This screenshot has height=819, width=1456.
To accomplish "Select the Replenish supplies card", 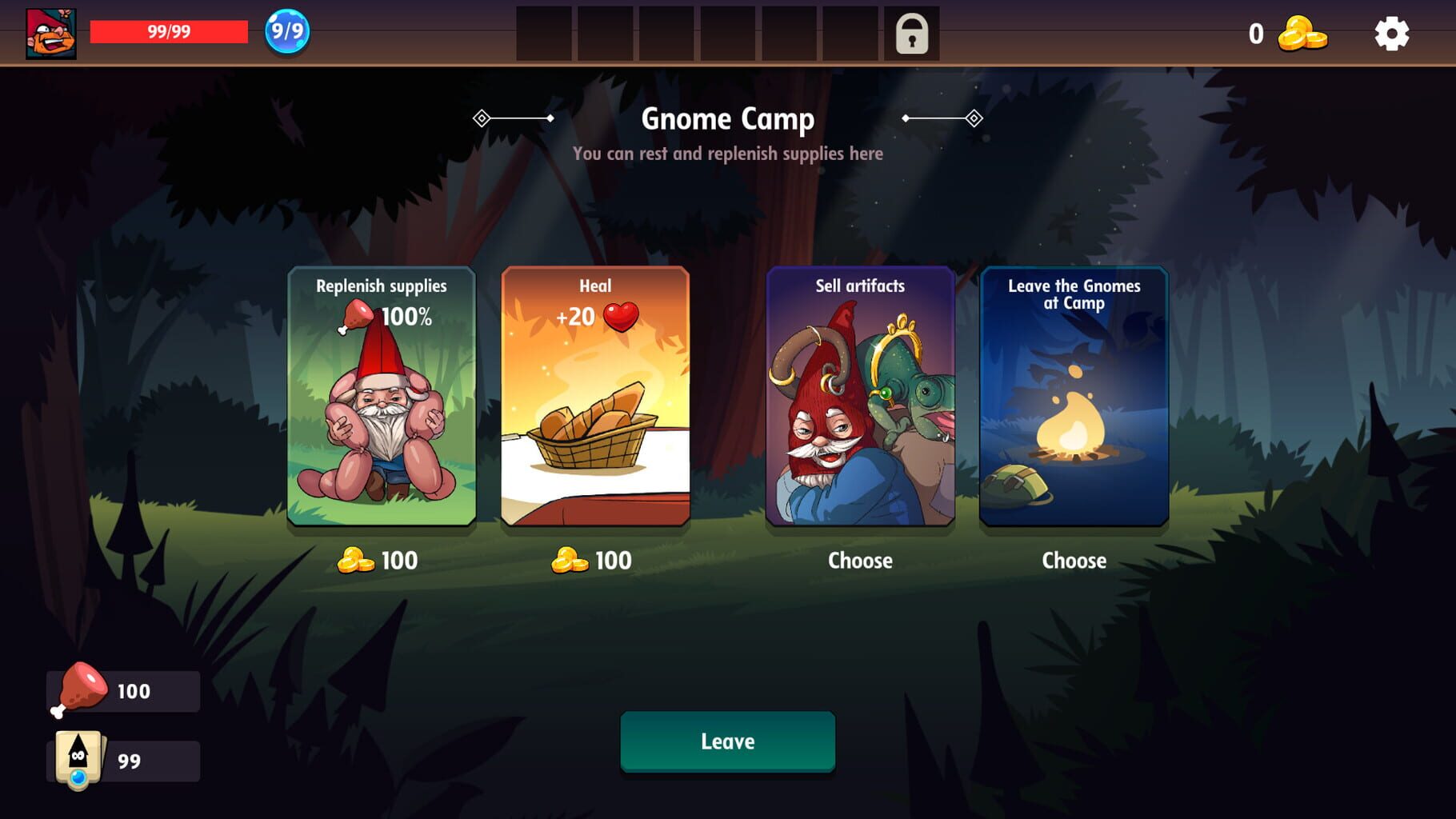I will pos(382,398).
